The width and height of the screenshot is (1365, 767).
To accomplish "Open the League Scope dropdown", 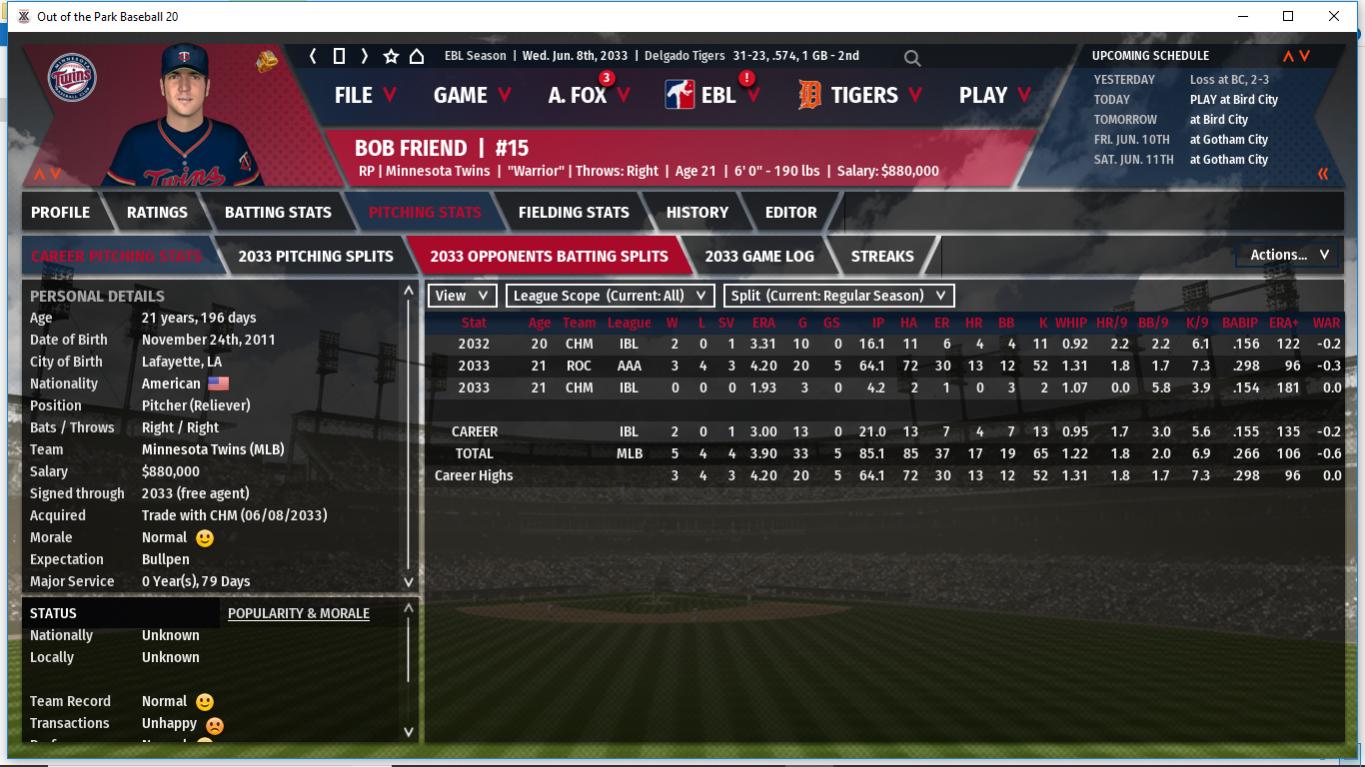I will pos(610,296).
